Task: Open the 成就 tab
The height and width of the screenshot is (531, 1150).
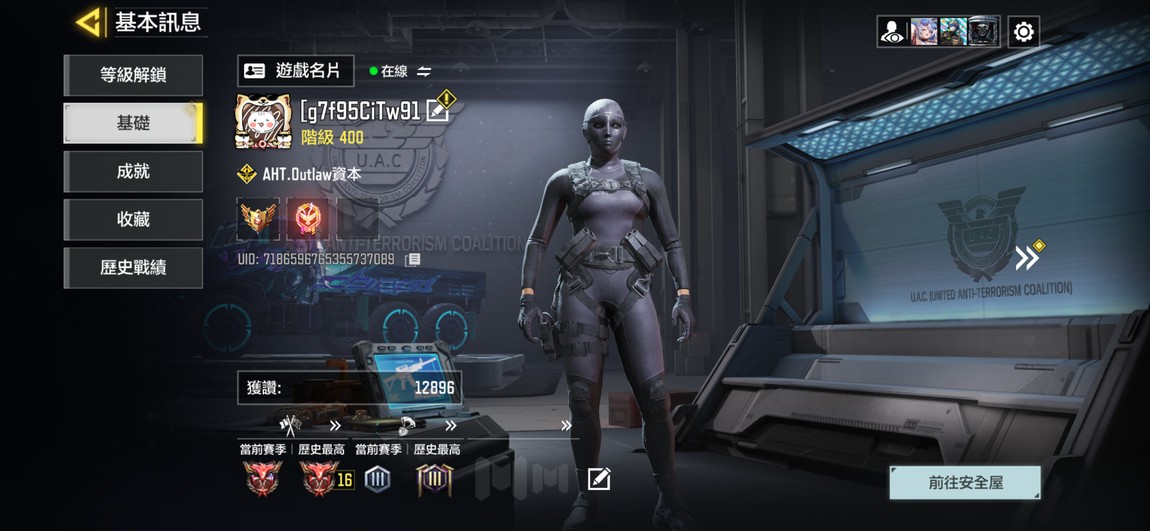Action: (x=133, y=171)
